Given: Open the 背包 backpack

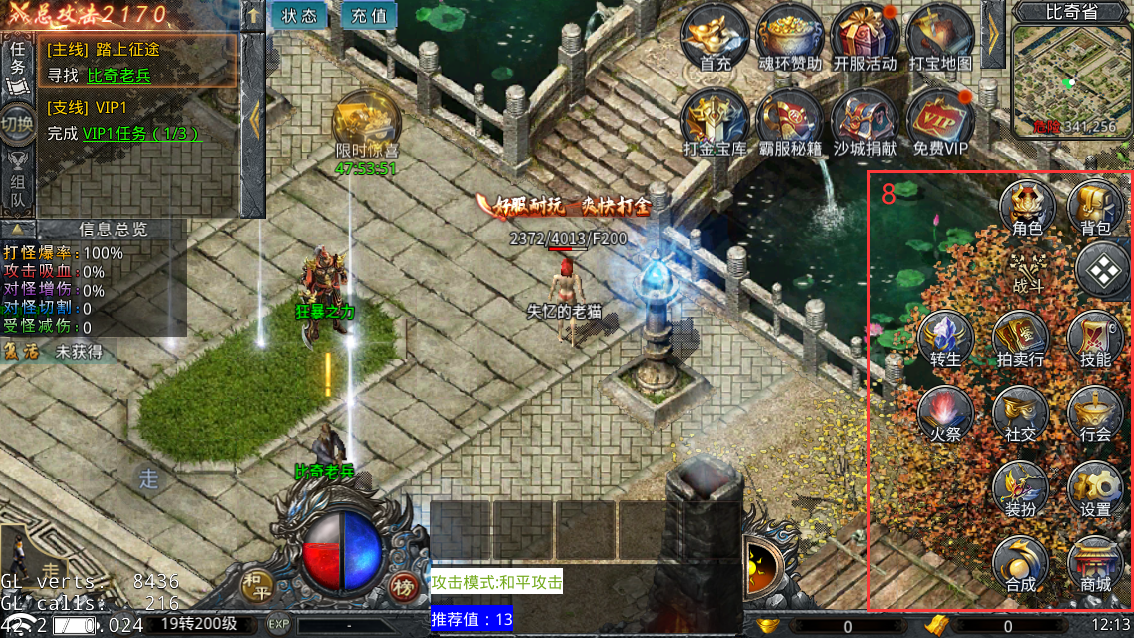Looking at the screenshot, I should tap(1095, 209).
